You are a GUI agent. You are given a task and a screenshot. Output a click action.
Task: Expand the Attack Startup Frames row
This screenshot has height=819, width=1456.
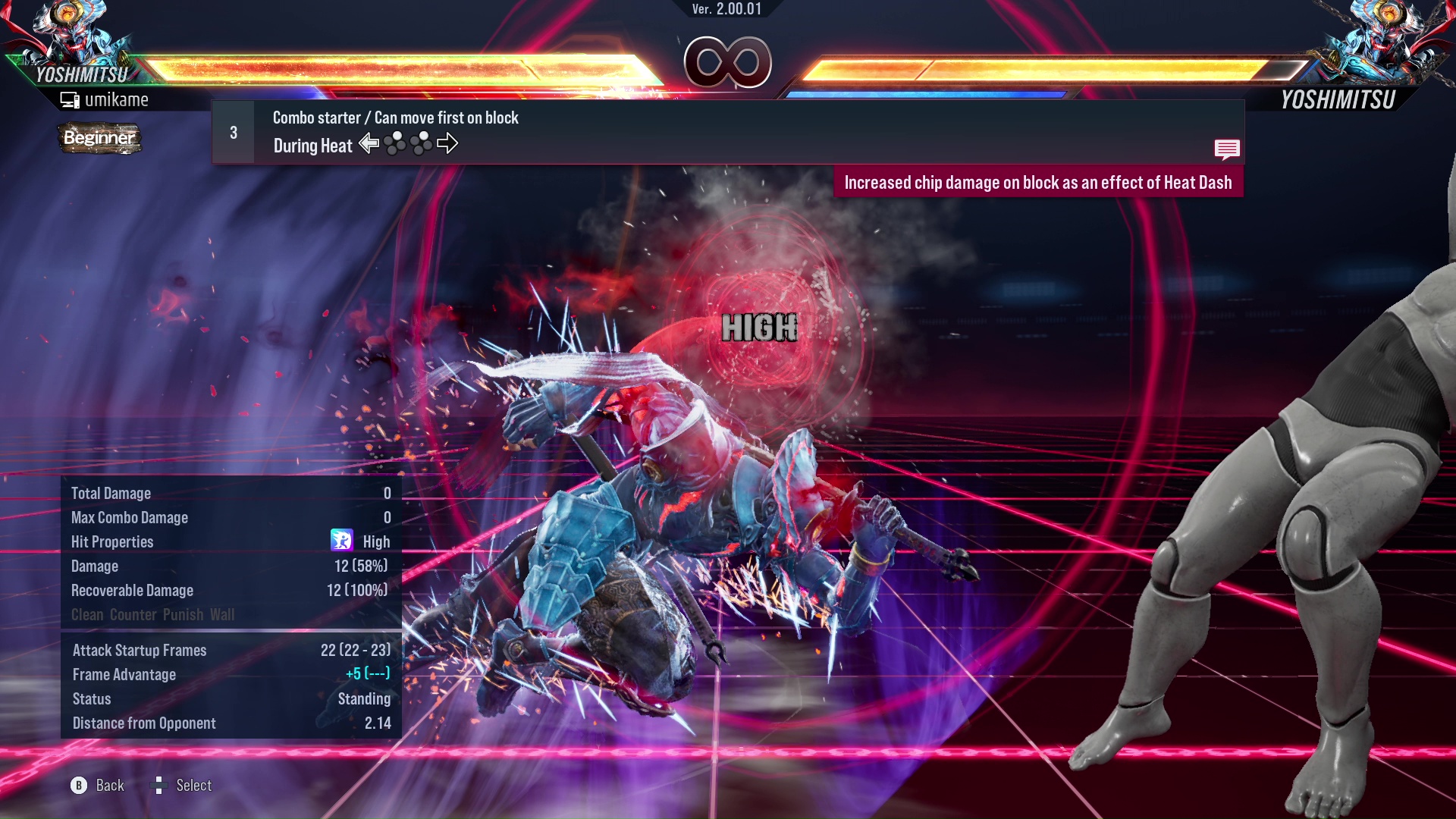[x=139, y=650]
